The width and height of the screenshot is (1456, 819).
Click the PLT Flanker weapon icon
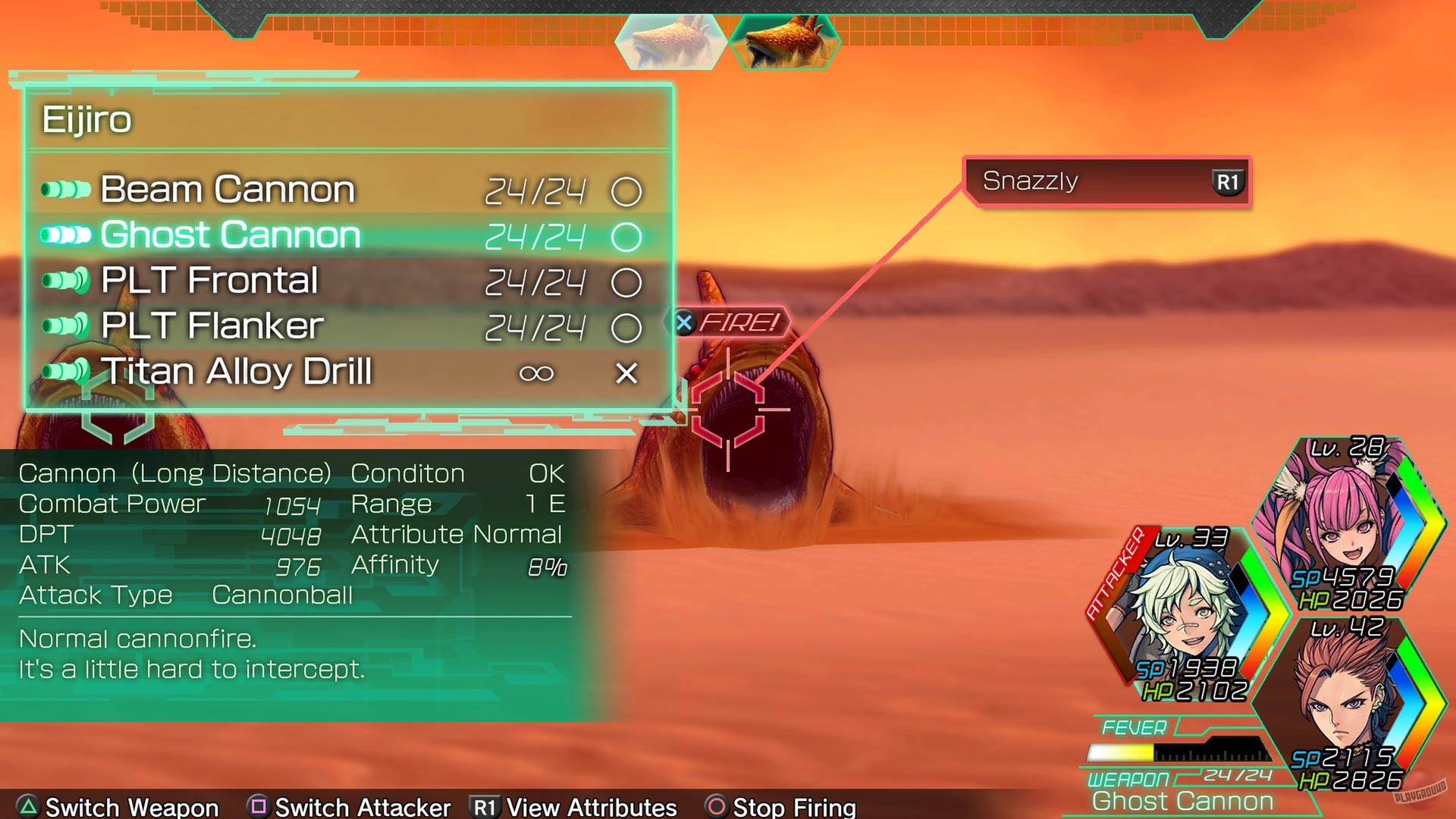[x=64, y=326]
